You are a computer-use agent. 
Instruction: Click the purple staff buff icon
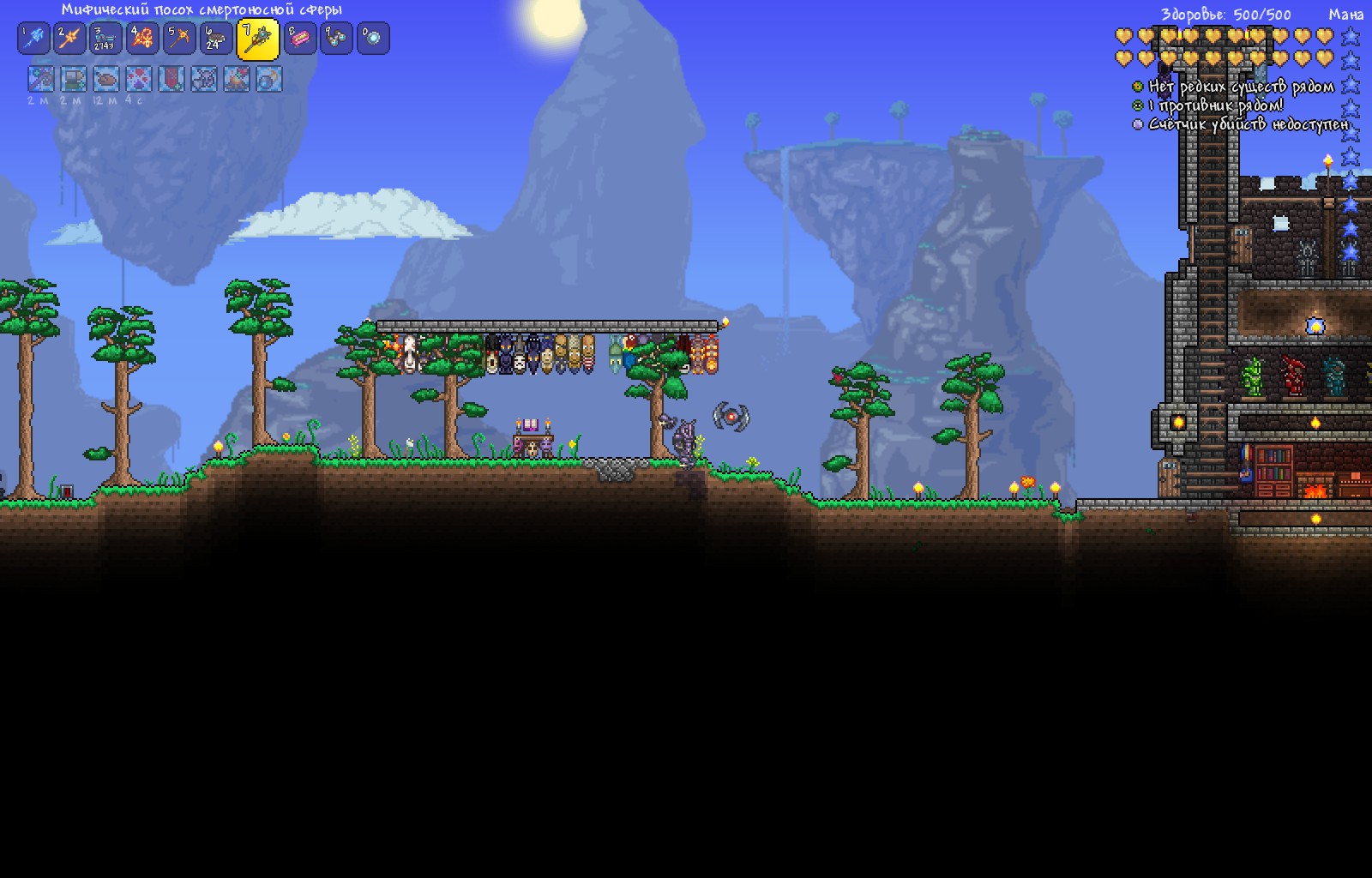coord(41,79)
